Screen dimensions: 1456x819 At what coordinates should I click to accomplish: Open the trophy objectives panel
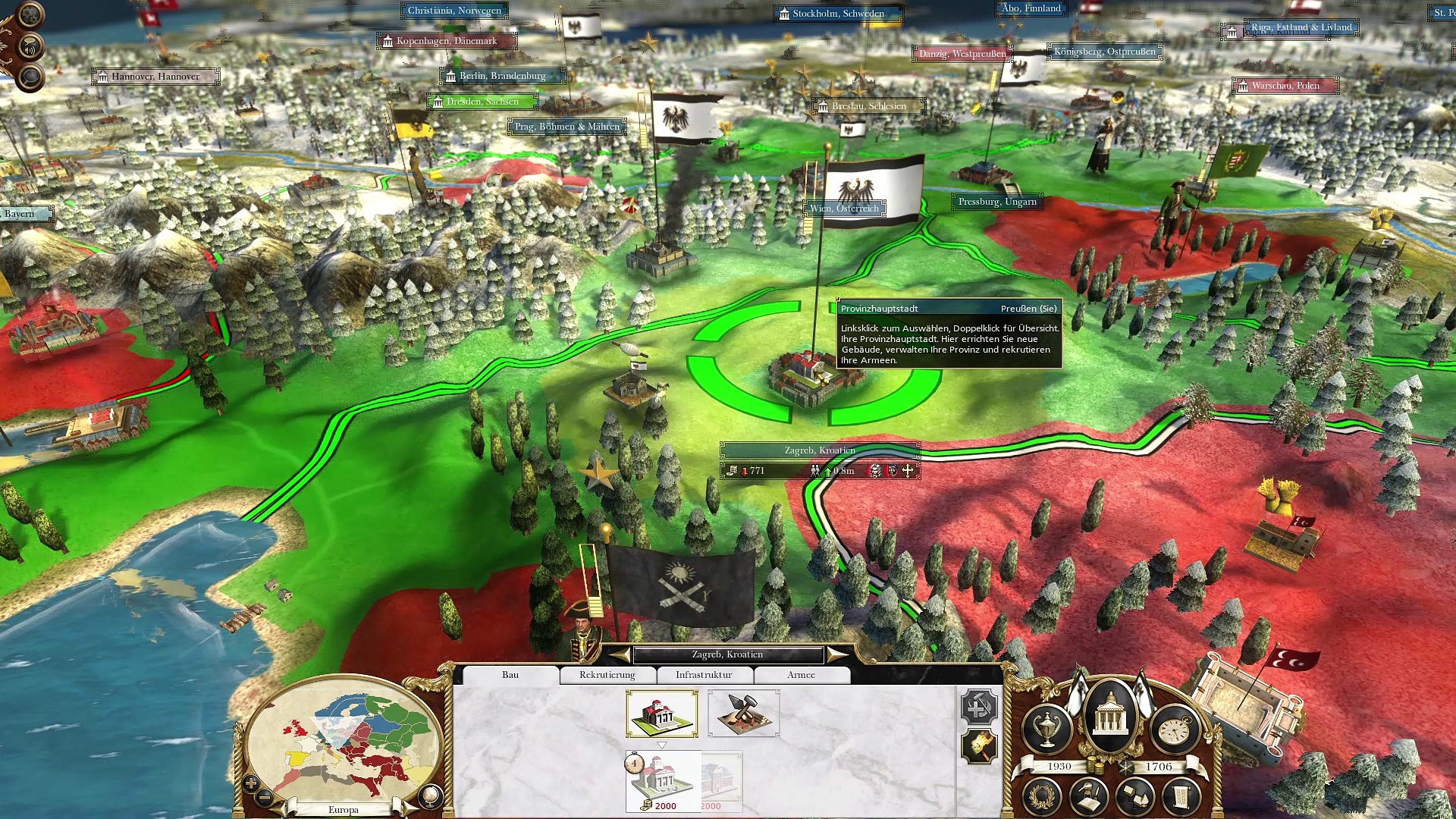1047,728
